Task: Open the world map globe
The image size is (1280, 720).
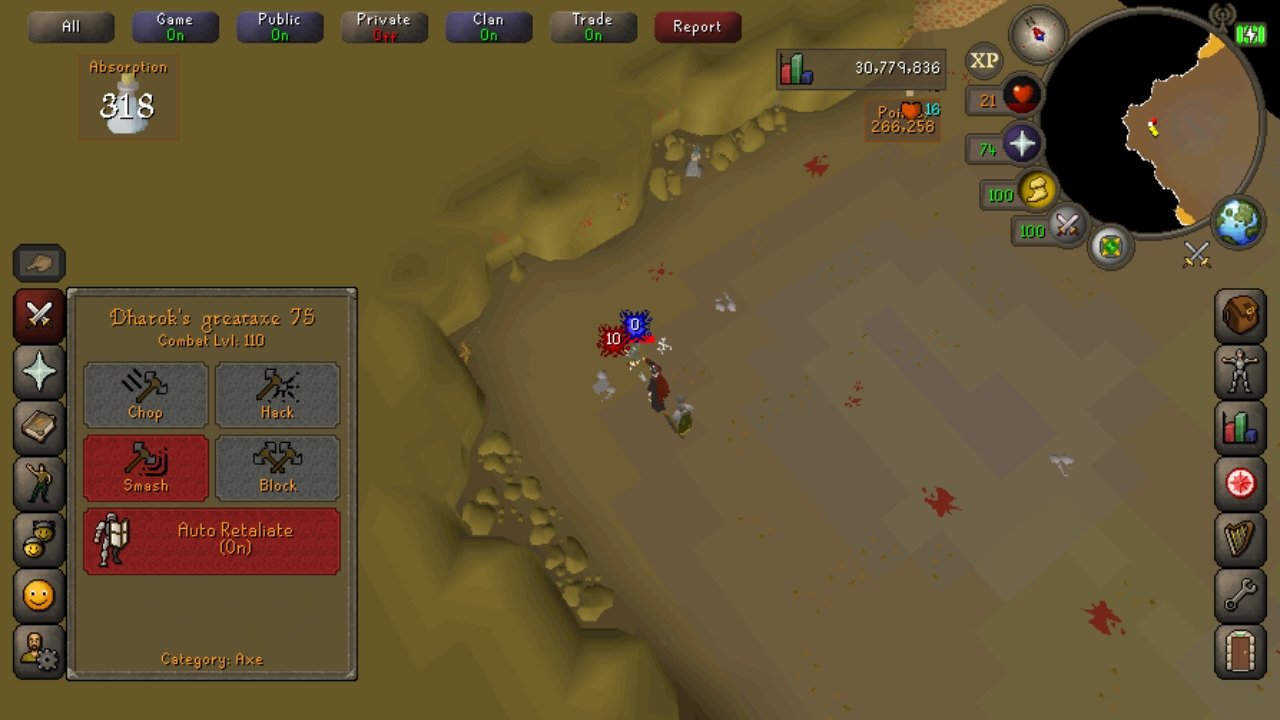Action: [1238, 223]
